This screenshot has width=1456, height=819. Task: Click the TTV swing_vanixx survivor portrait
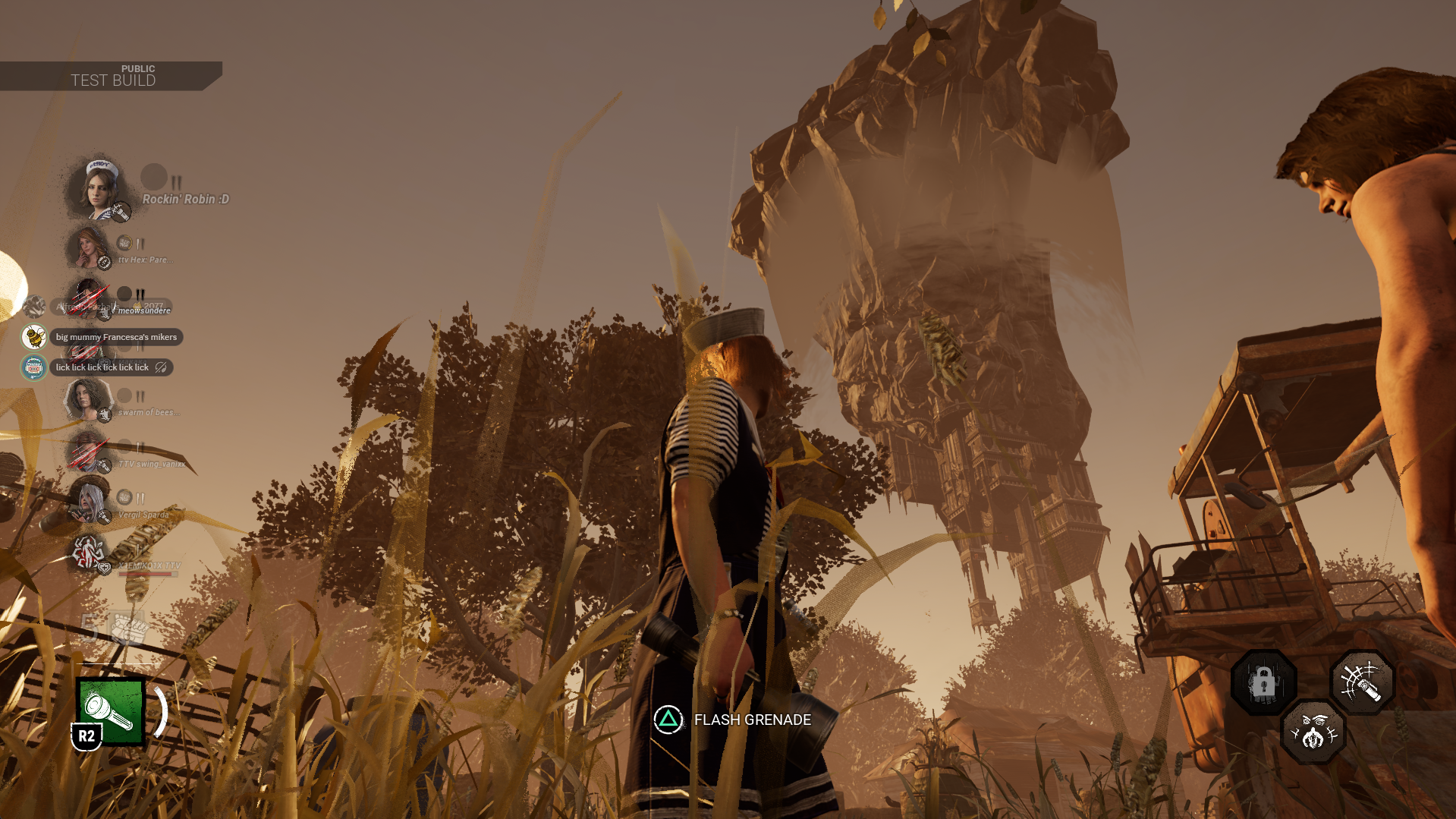(x=87, y=450)
